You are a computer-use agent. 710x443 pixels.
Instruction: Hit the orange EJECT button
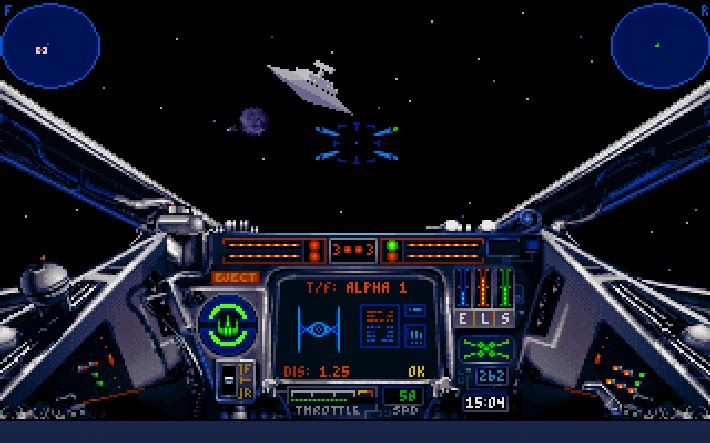click(235, 278)
